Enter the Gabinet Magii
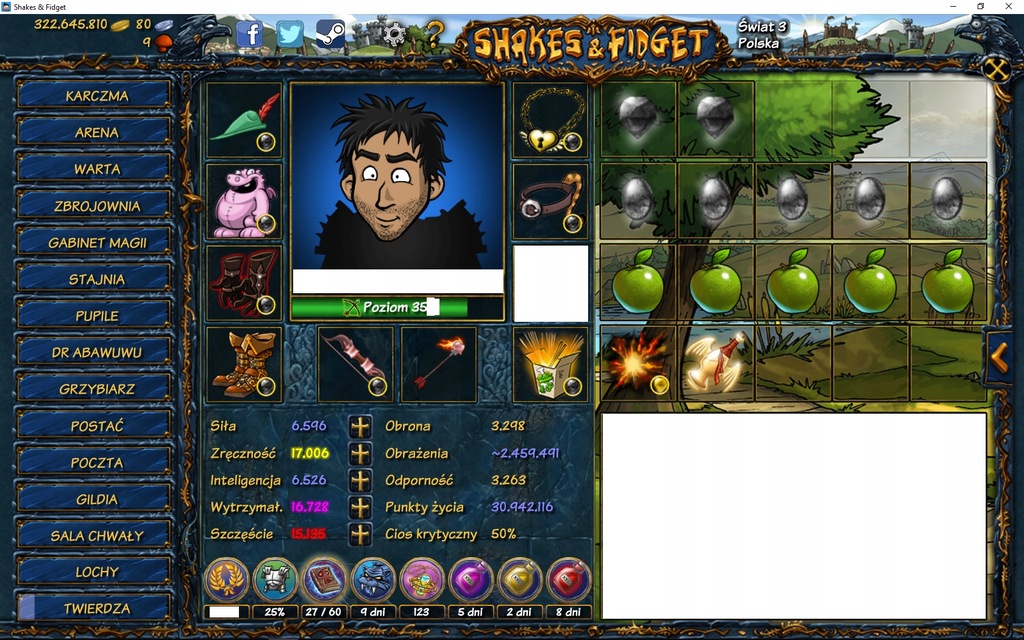This screenshot has height=640, width=1024. click(x=96, y=243)
